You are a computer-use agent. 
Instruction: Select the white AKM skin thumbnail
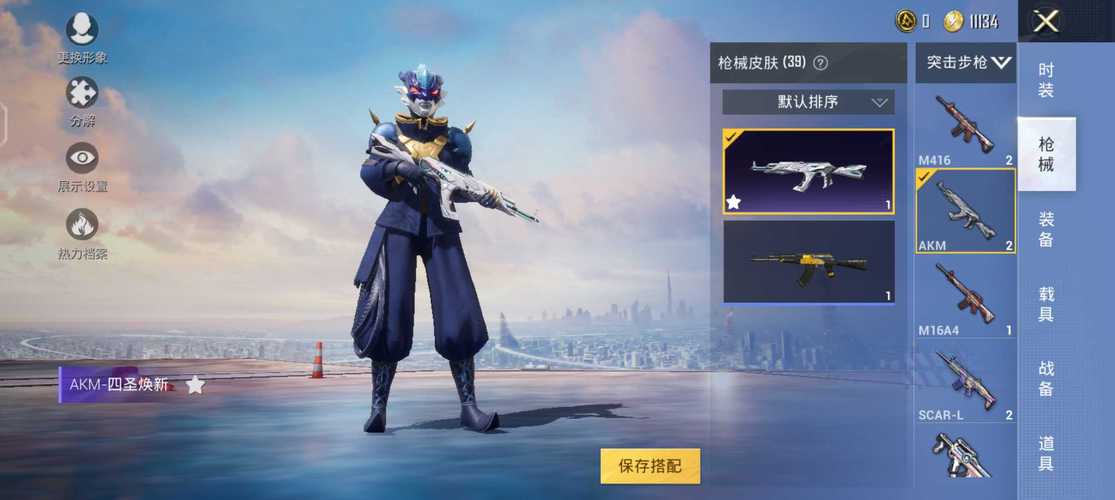808,171
